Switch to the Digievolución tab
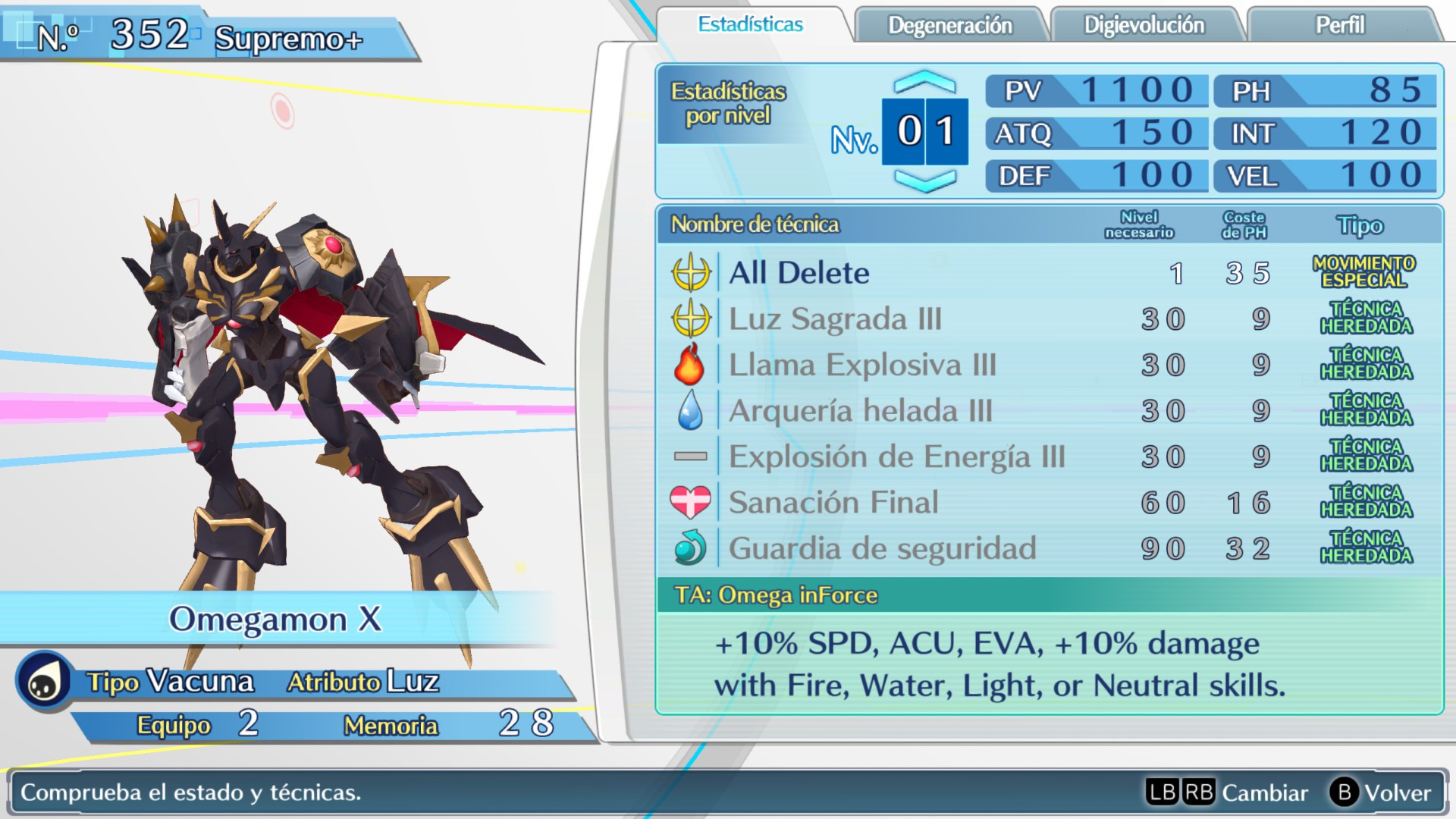This screenshot has width=1456, height=819. click(x=1146, y=25)
